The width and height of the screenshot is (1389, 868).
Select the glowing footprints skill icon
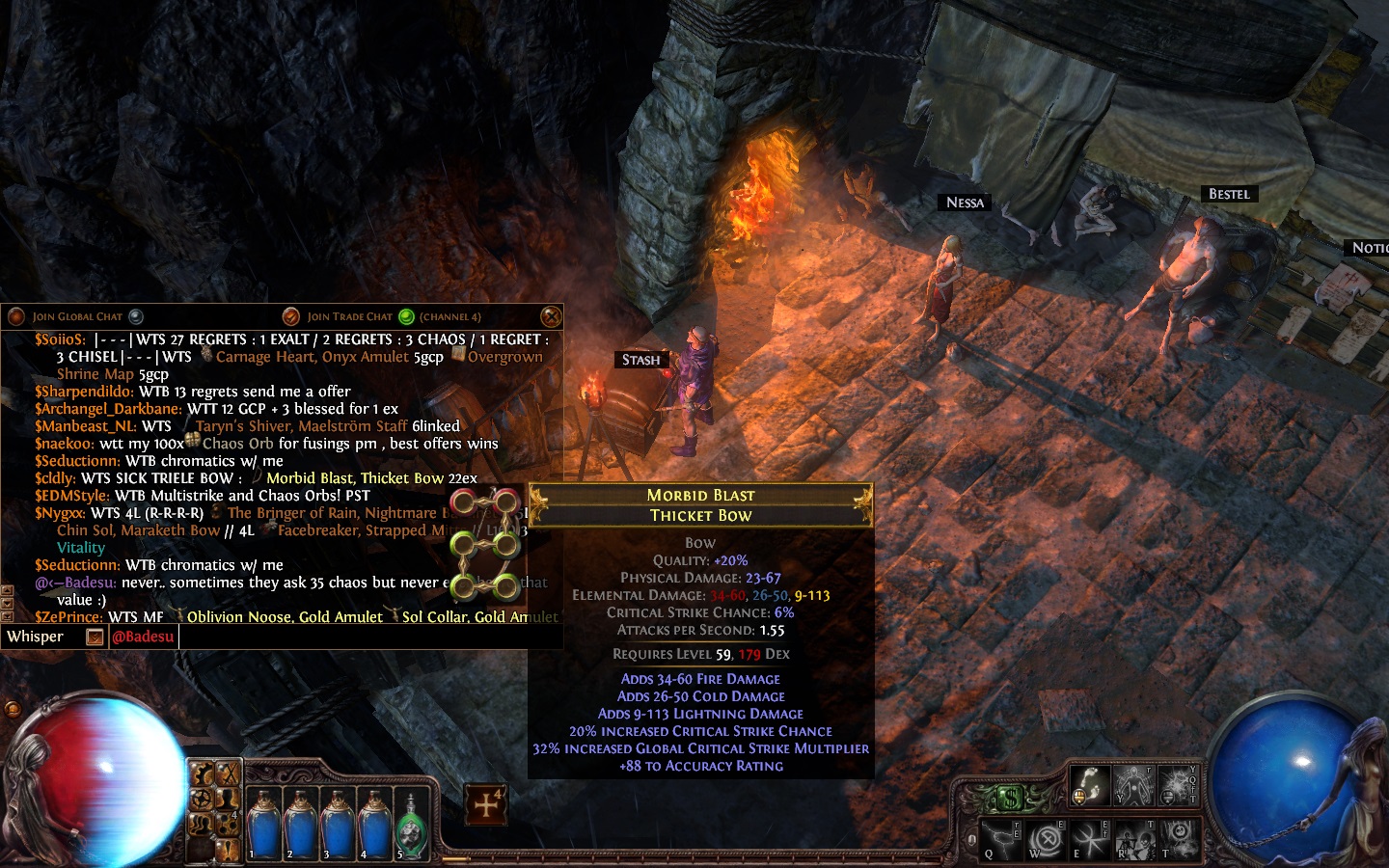1090,784
